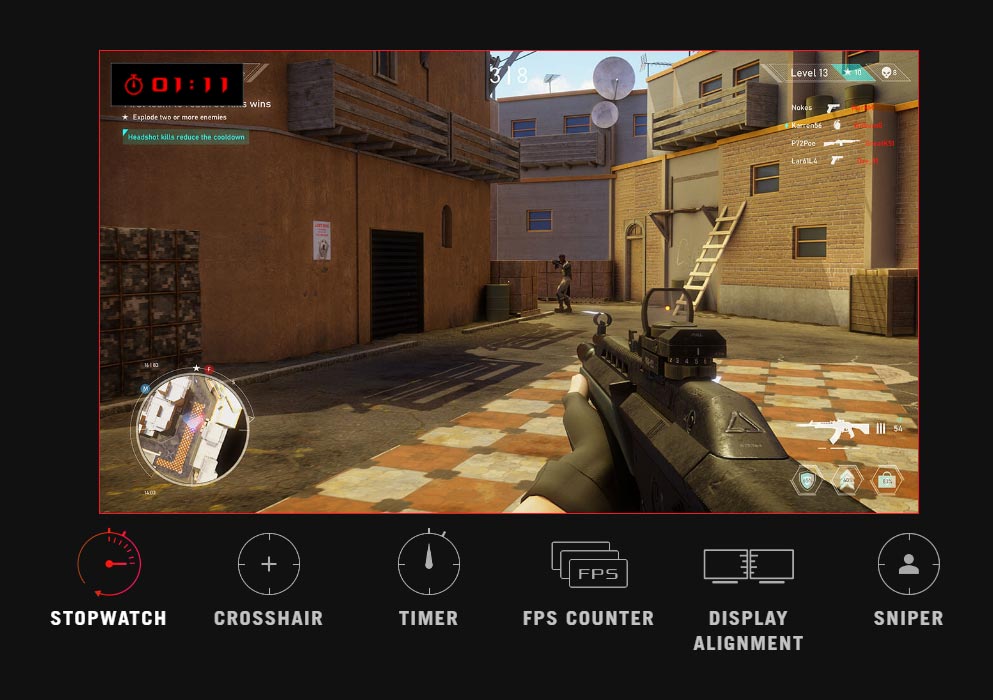993x700 pixels.
Task: Click the chevron rank hexagon icon
Action: pyautogui.click(x=847, y=480)
